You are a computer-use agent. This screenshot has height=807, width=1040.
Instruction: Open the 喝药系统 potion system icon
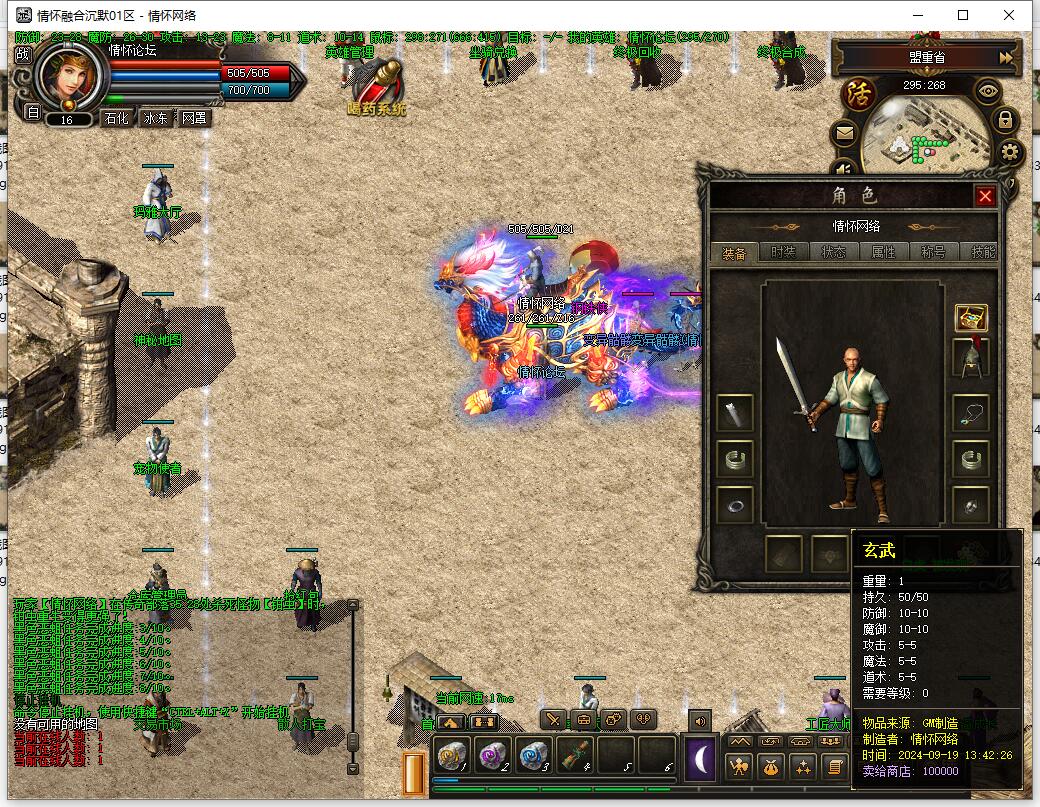(x=378, y=85)
